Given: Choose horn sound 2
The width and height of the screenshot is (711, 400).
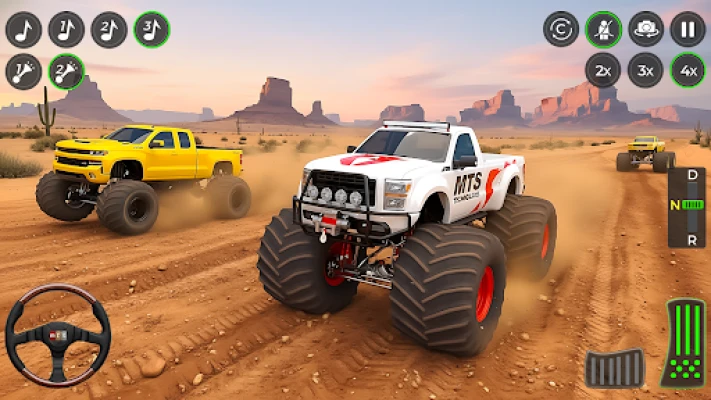Looking at the screenshot, I should tap(66, 72).
